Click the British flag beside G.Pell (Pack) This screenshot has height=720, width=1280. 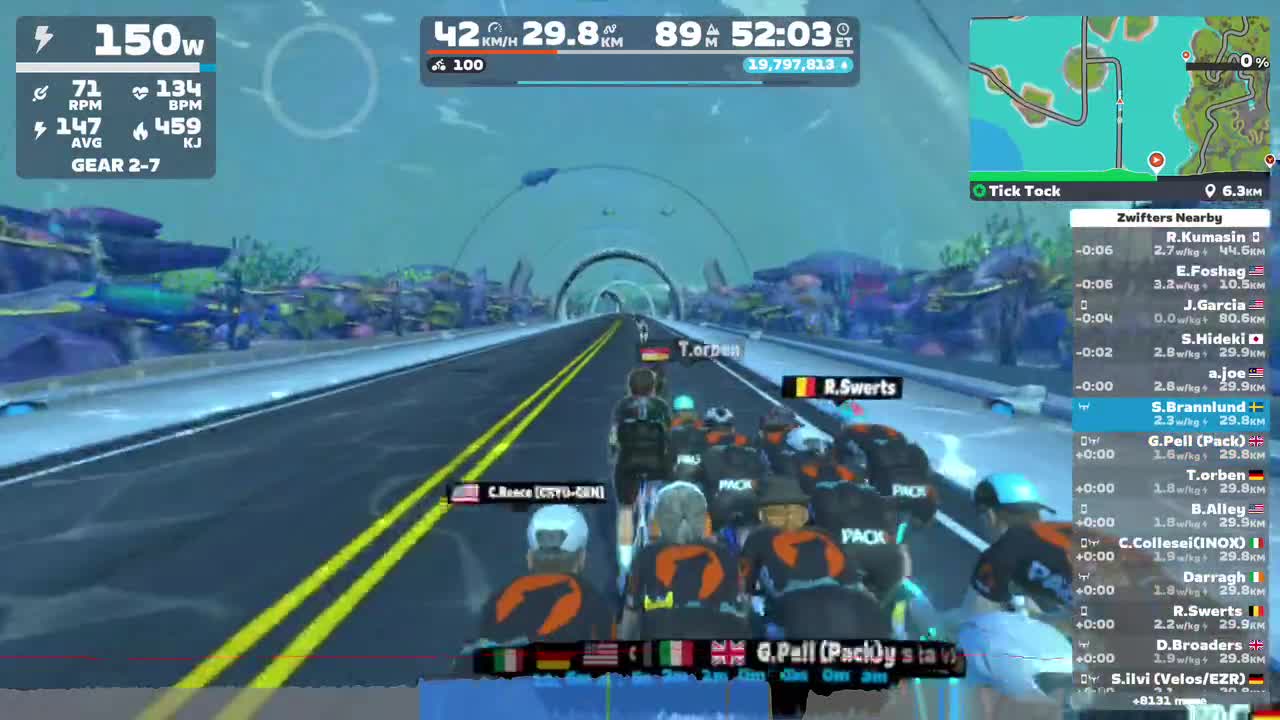click(1255, 441)
